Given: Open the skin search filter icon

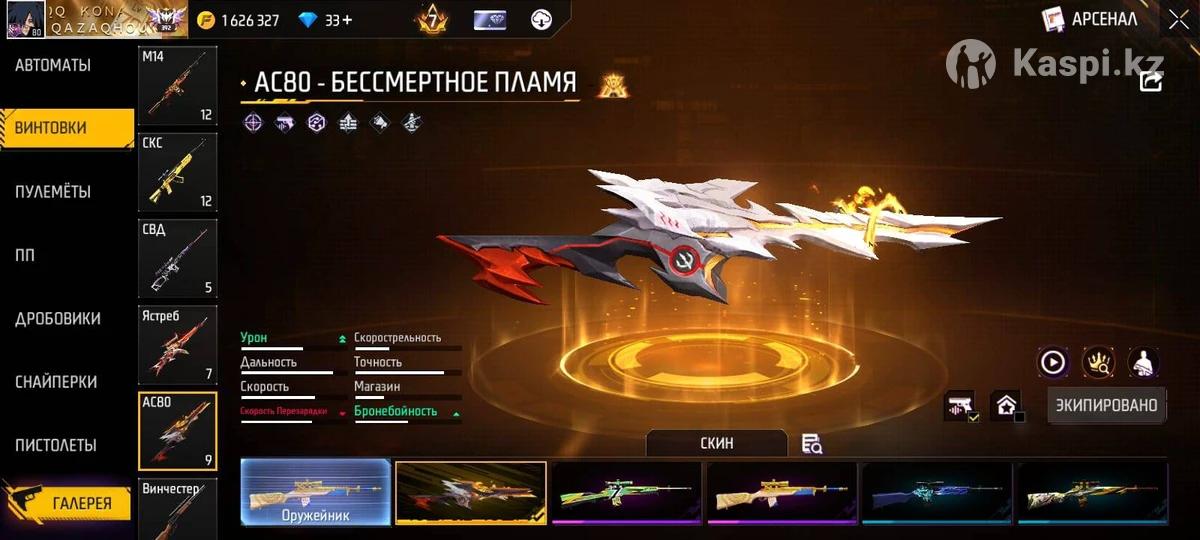Looking at the screenshot, I should coord(812,444).
